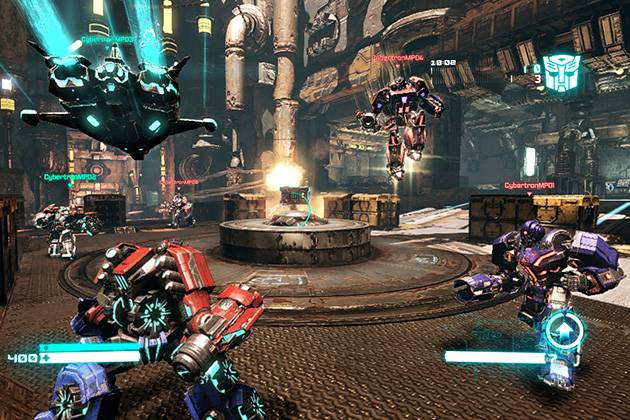
Task: Activate the circular up-arrow ability icon
Action: (x=563, y=332)
